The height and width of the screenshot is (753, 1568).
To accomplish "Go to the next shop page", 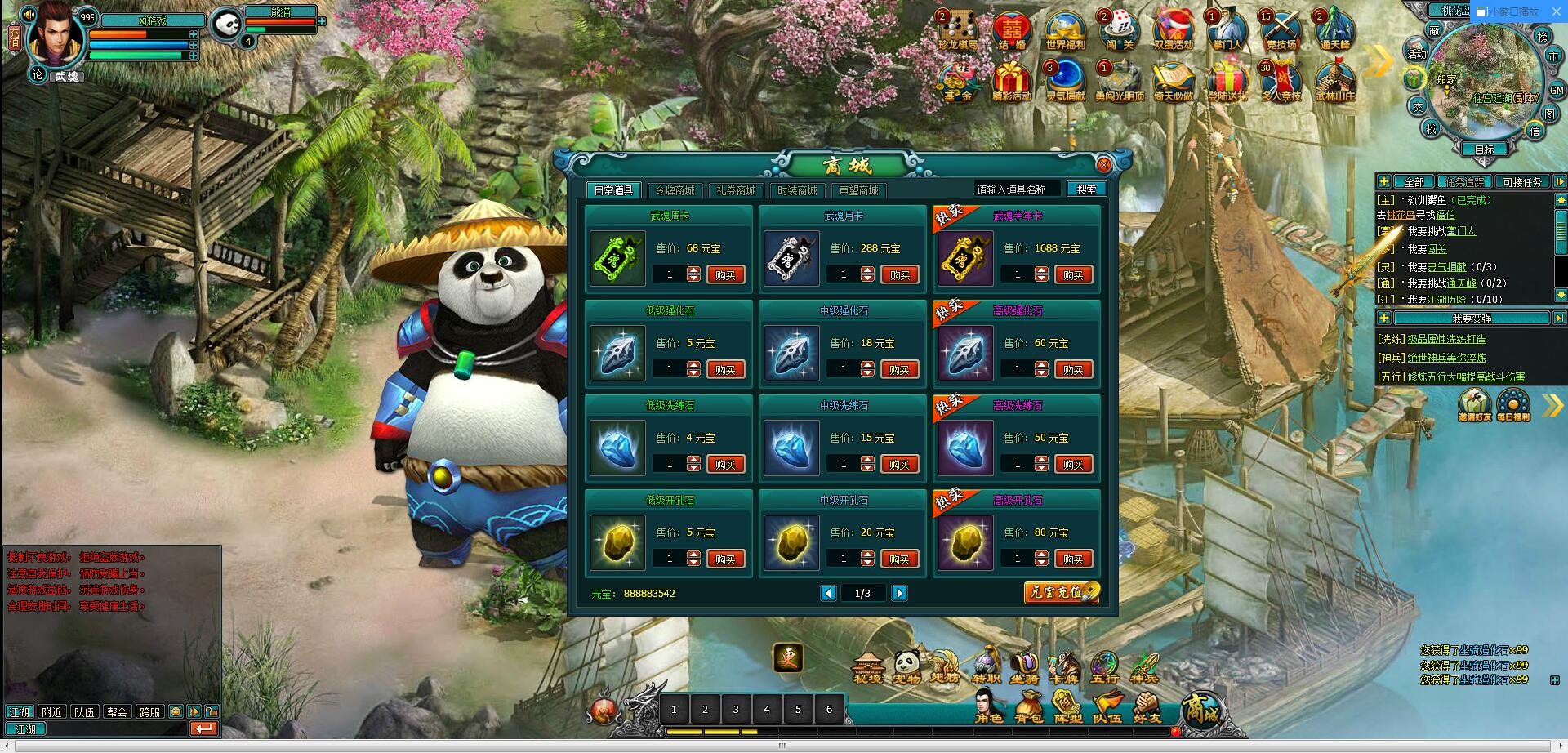I will coord(899,594).
